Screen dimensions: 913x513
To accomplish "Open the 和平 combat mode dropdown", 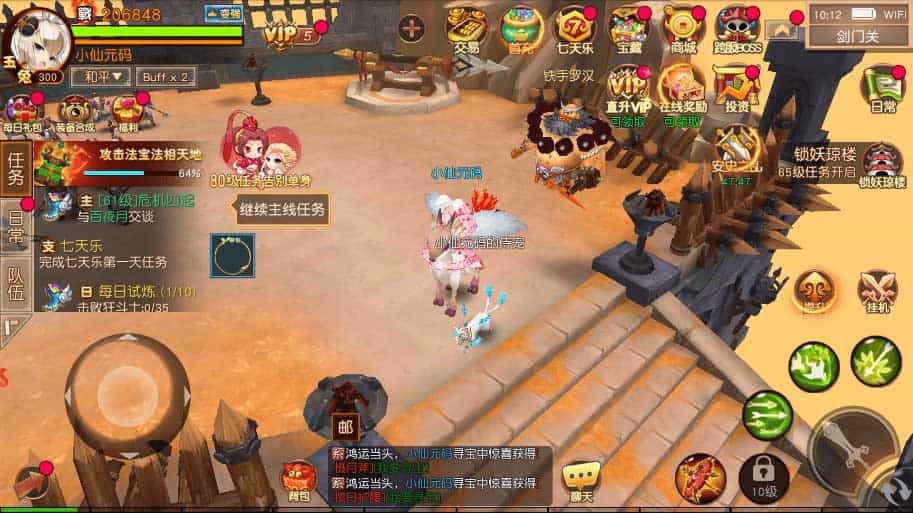I will pos(96,77).
